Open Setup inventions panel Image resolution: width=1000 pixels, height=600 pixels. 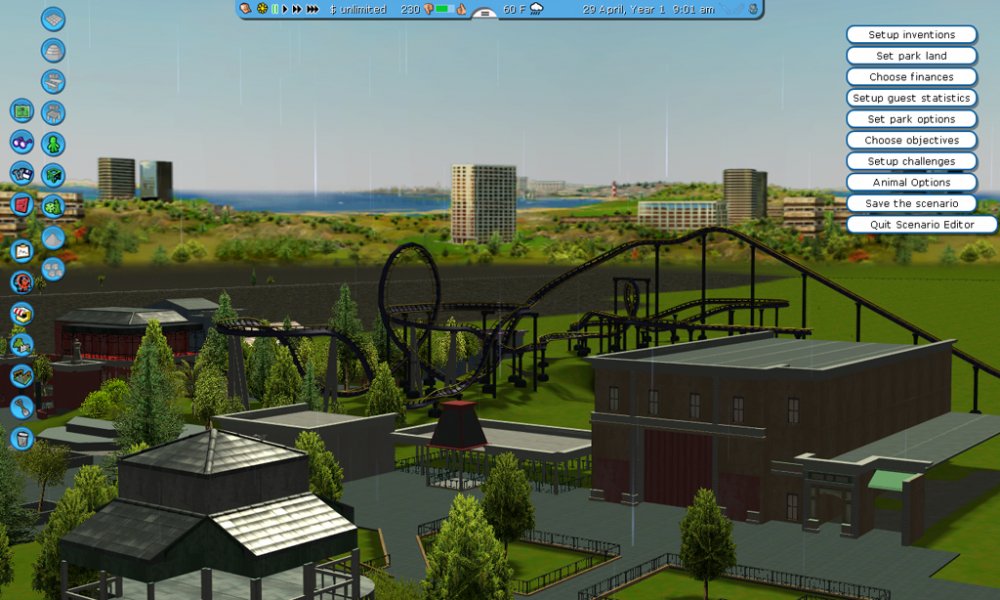point(911,35)
